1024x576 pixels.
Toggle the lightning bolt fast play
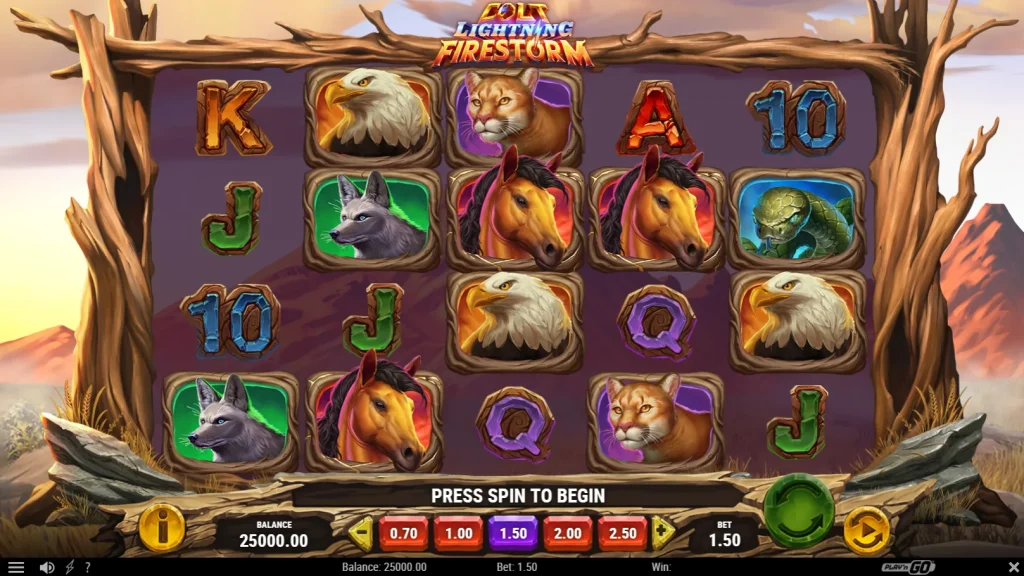tap(69, 567)
